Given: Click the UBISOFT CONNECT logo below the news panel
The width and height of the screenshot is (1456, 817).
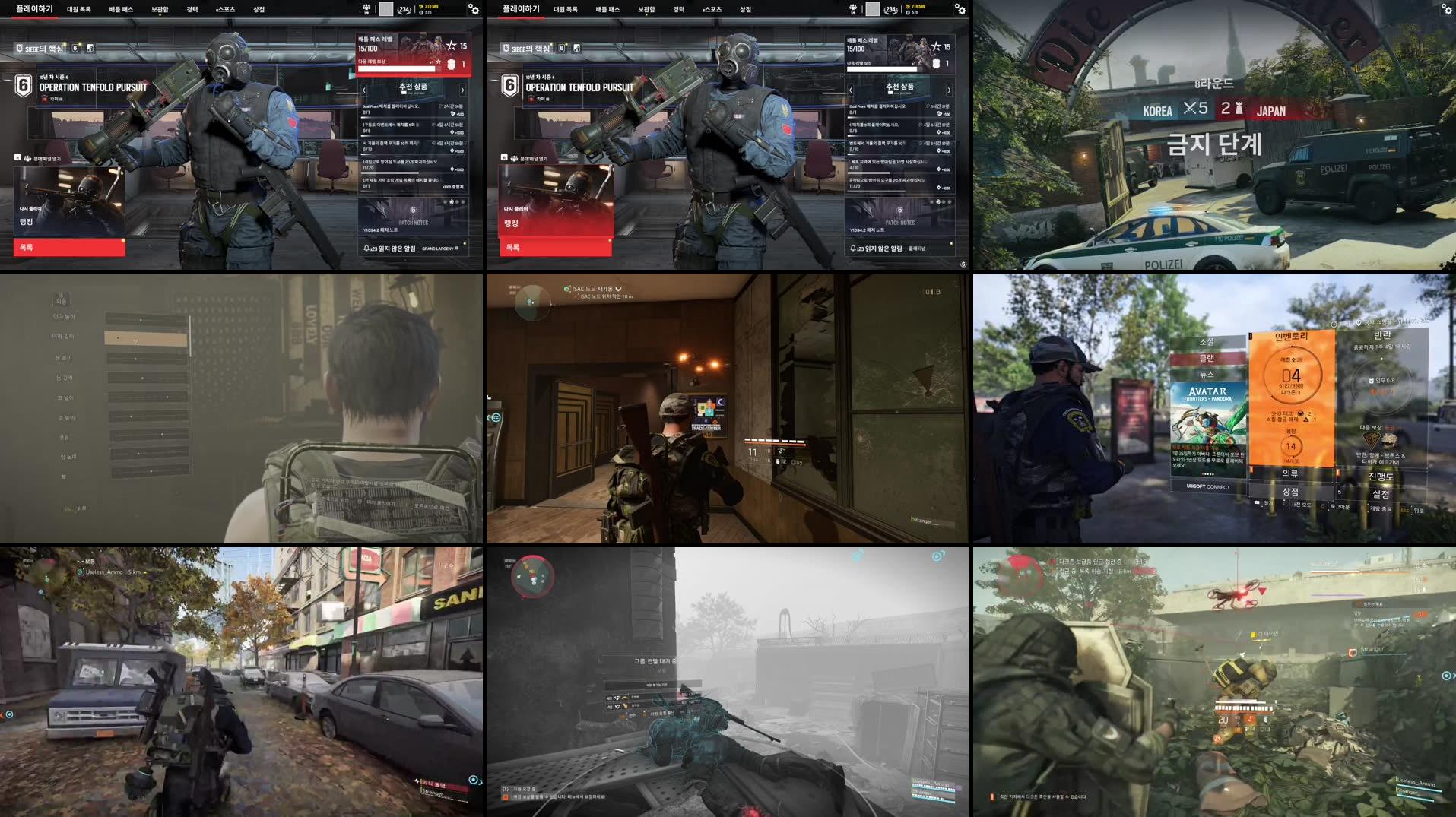Looking at the screenshot, I should [1207, 486].
